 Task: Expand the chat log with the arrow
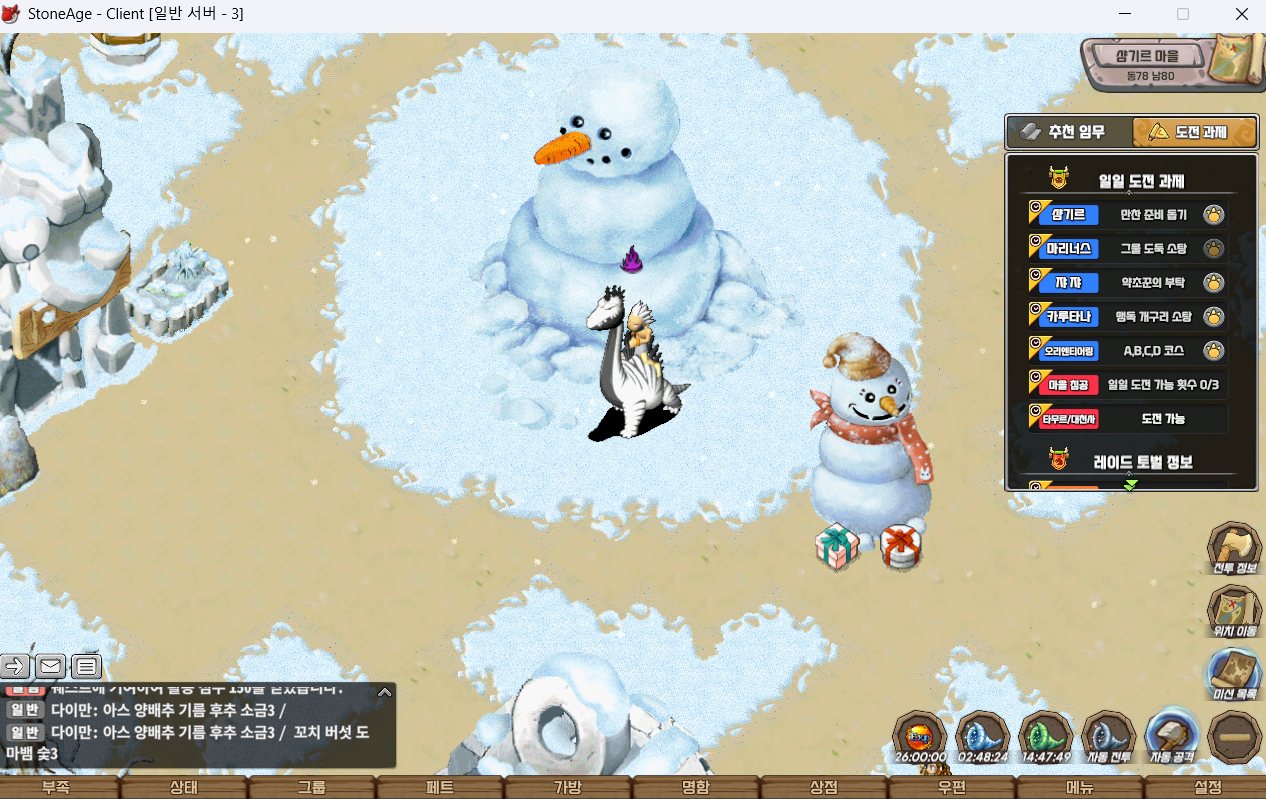pyautogui.click(x=384, y=691)
